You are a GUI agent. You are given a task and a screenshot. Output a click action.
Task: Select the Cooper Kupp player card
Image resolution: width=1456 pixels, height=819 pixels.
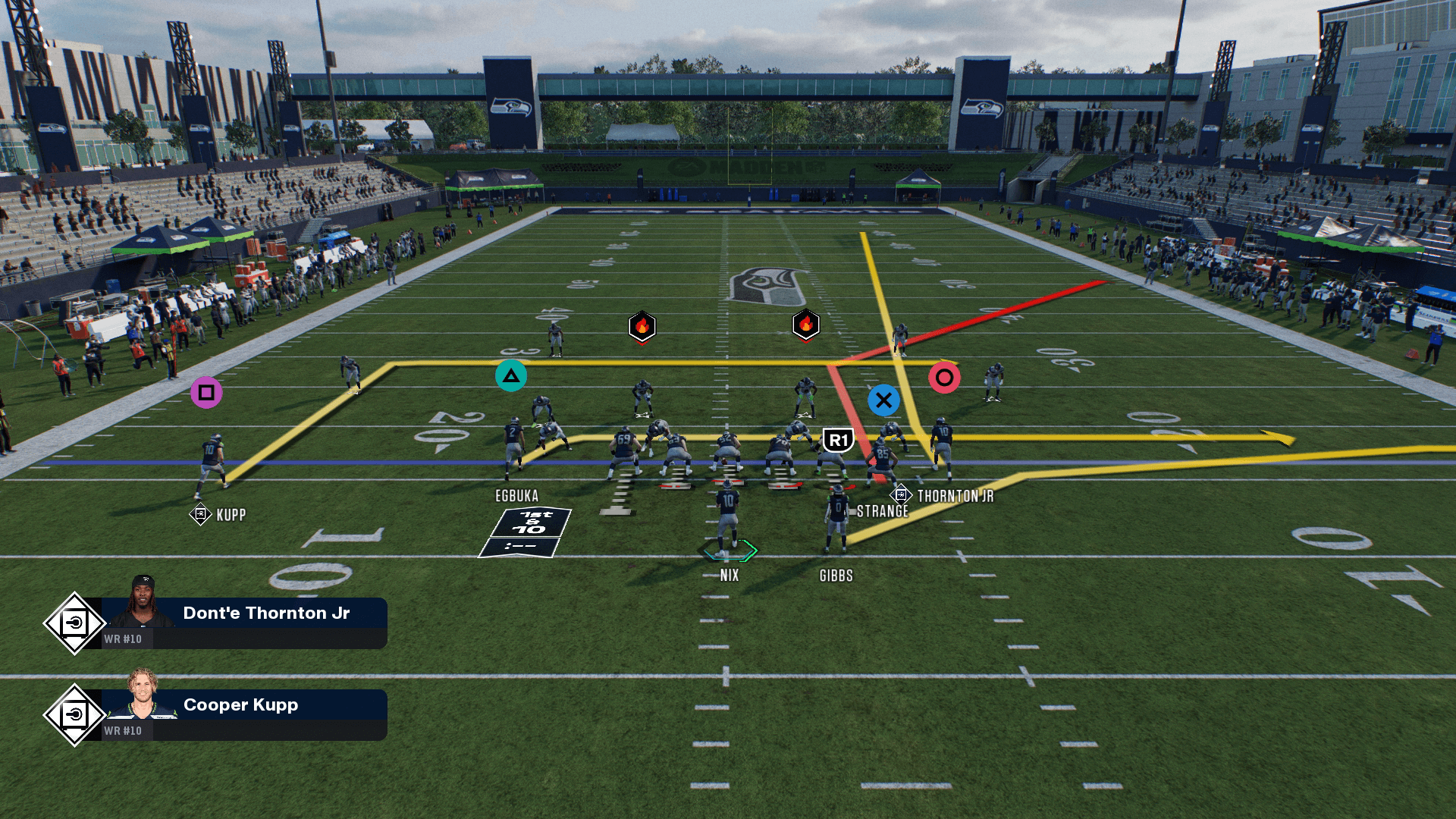click(x=244, y=714)
